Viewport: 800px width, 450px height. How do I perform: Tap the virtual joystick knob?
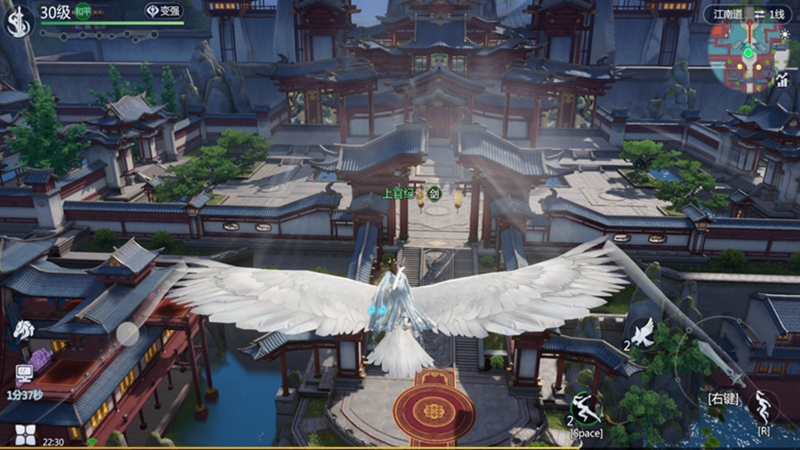point(128,334)
